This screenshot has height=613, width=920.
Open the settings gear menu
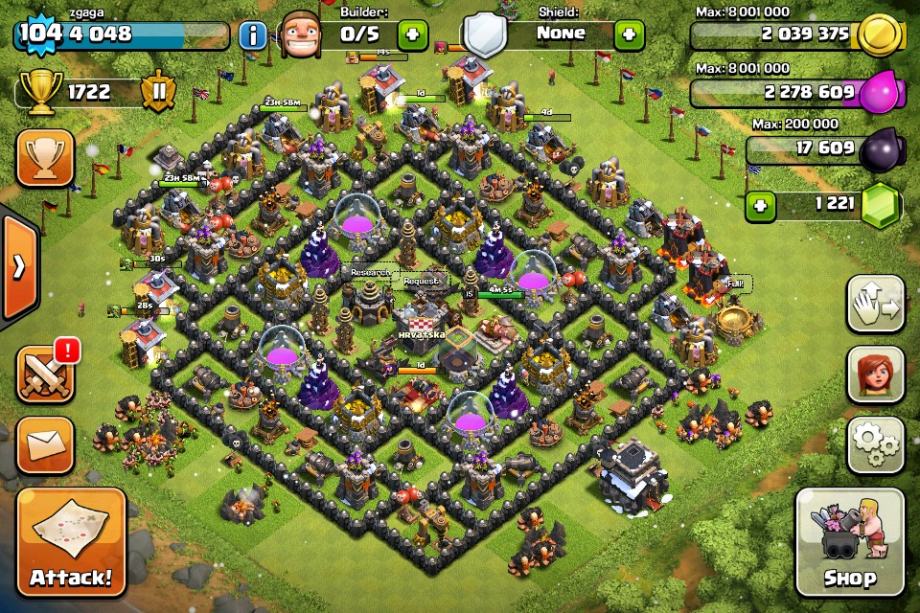point(876,444)
